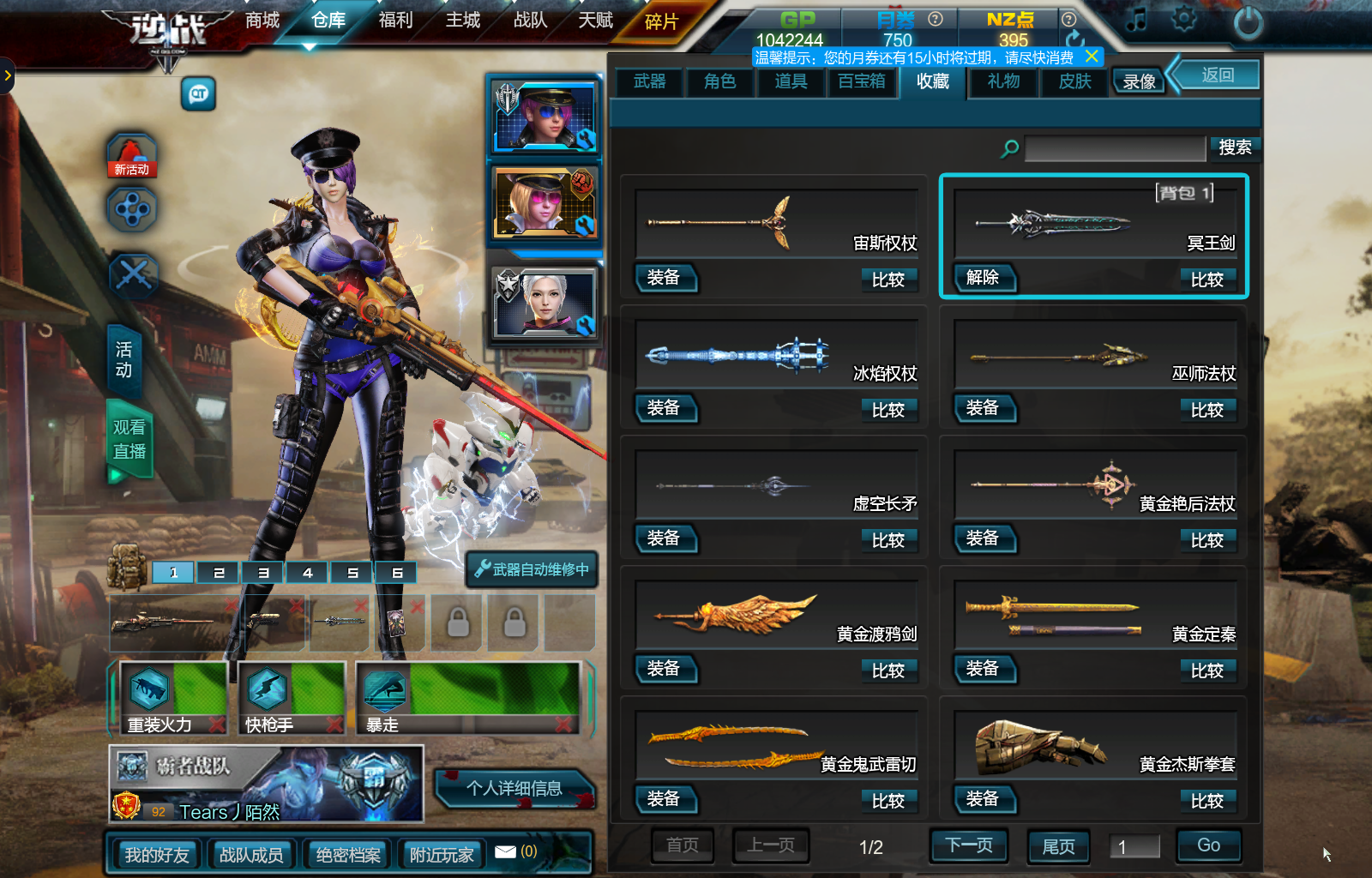Close the voucher expiry notice
Viewport: 1372px width, 878px height.
pos(1092,57)
